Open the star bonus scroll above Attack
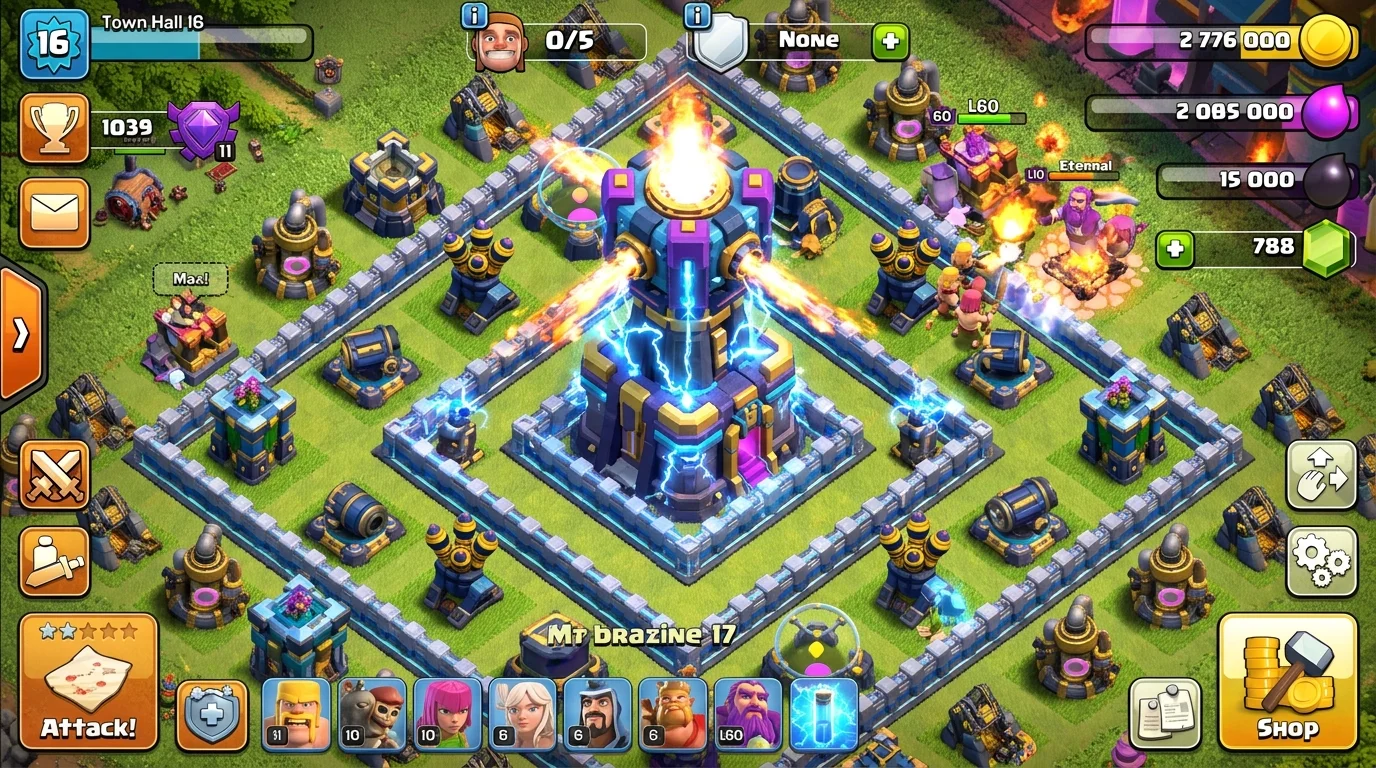Viewport: 1376px width, 768px height. click(88, 683)
